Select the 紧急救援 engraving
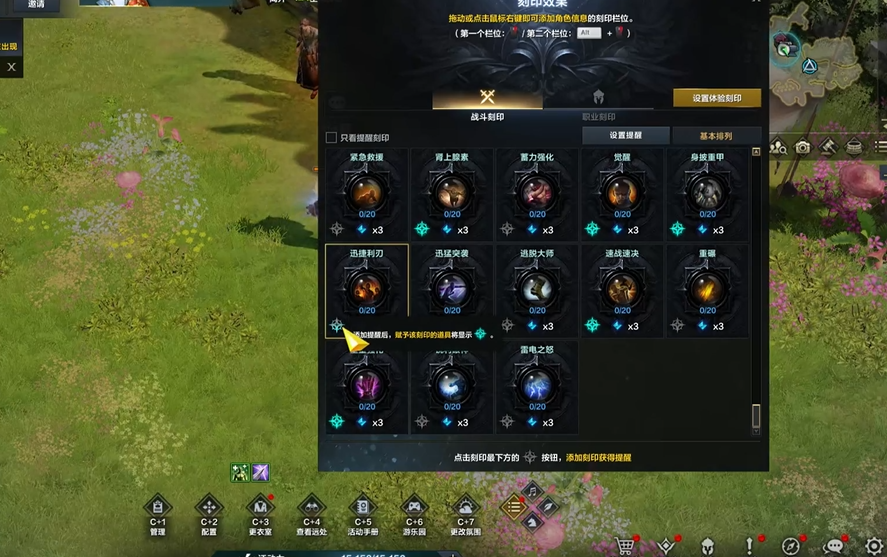887x557 pixels. [x=367, y=193]
